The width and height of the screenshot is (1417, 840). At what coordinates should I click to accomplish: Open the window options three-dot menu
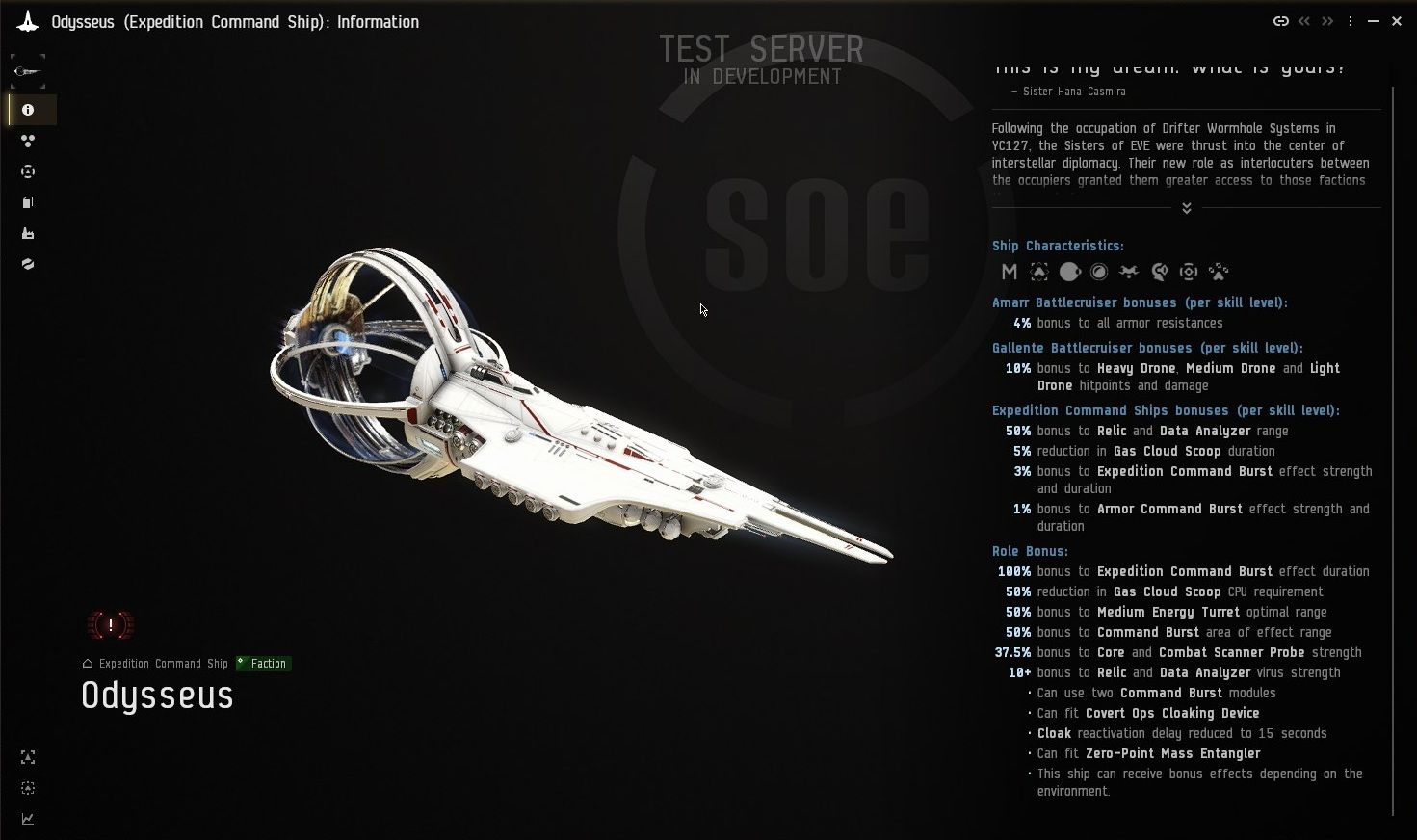click(1350, 20)
